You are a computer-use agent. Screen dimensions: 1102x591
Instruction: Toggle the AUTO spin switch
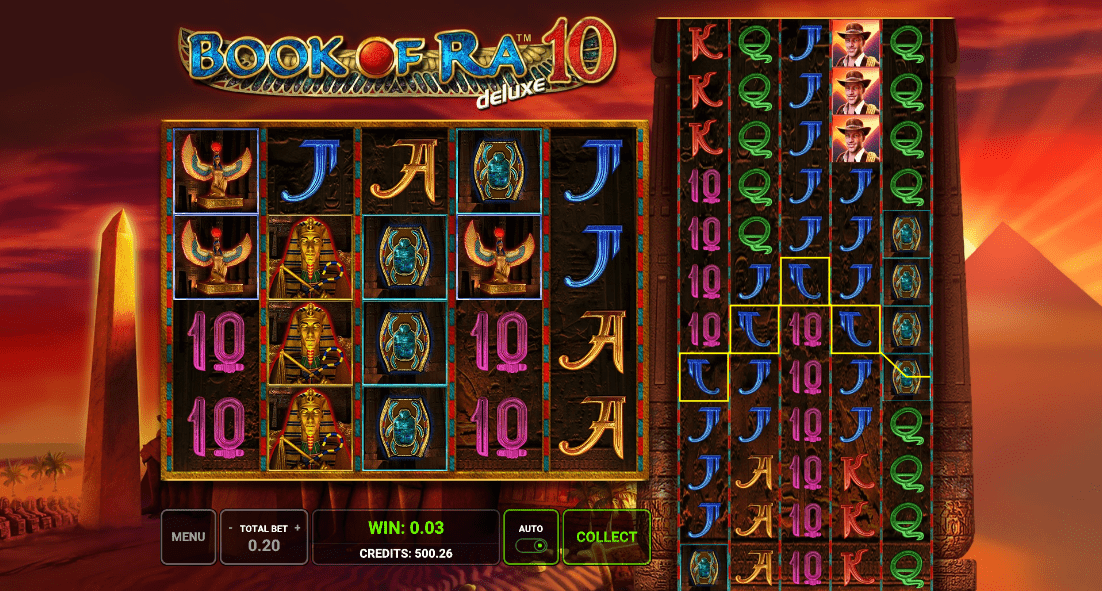pos(531,545)
